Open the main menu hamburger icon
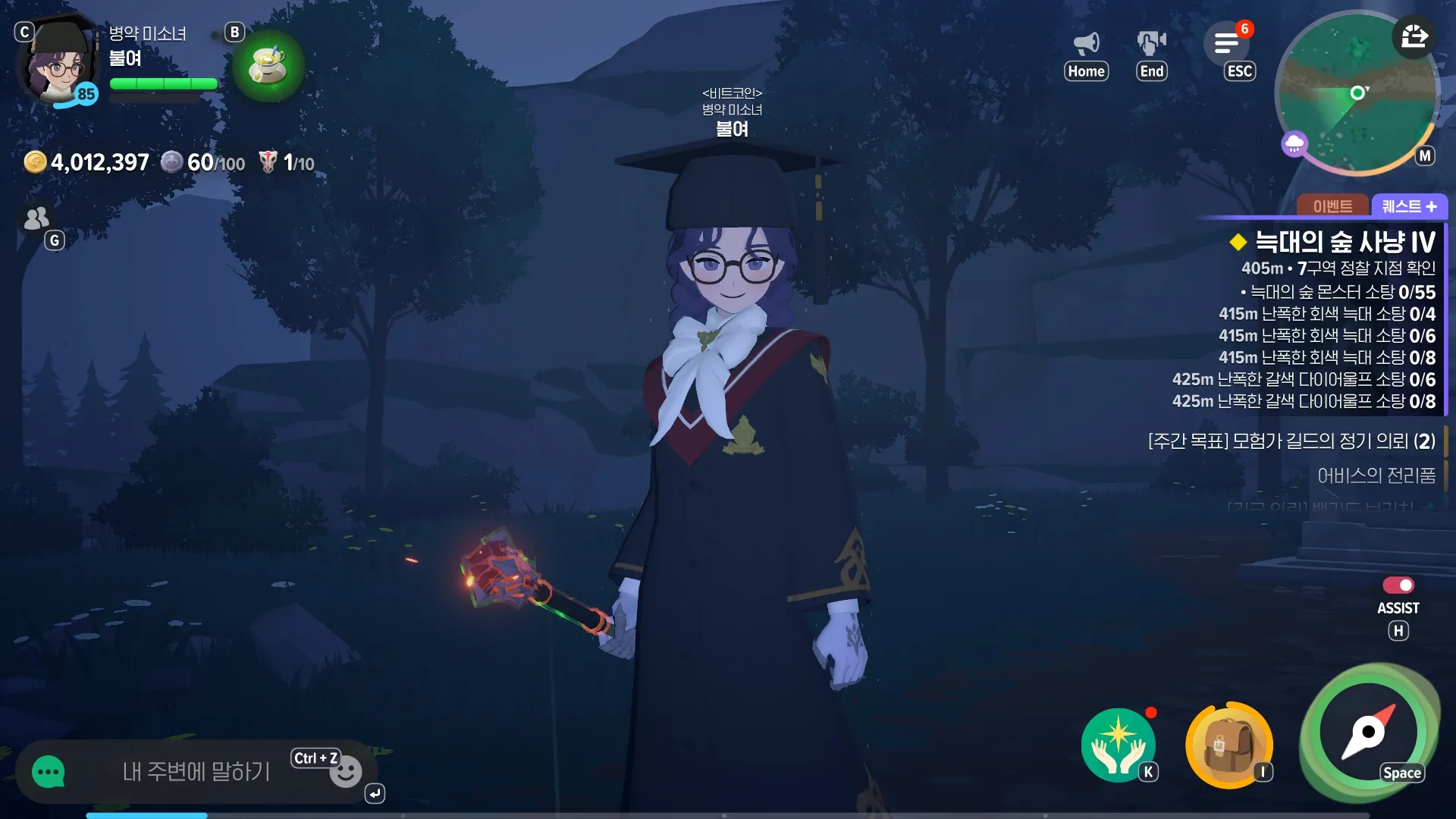Image resolution: width=1456 pixels, height=819 pixels. click(1226, 43)
